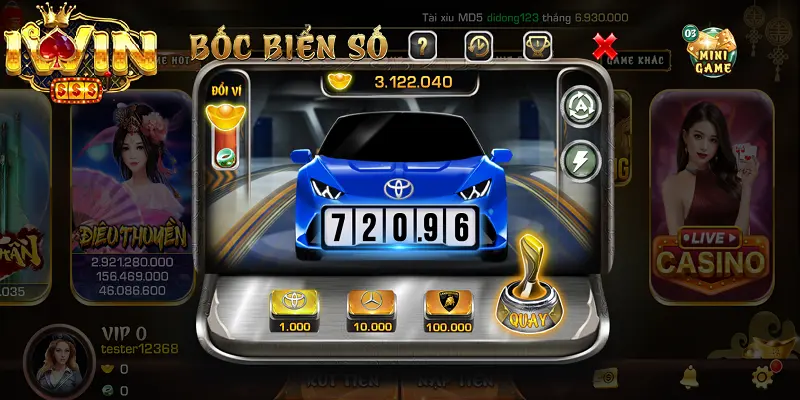Screen dimensions: 800x400
Task: Close the Bốc Biển Số game with red X
Action: click(604, 45)
